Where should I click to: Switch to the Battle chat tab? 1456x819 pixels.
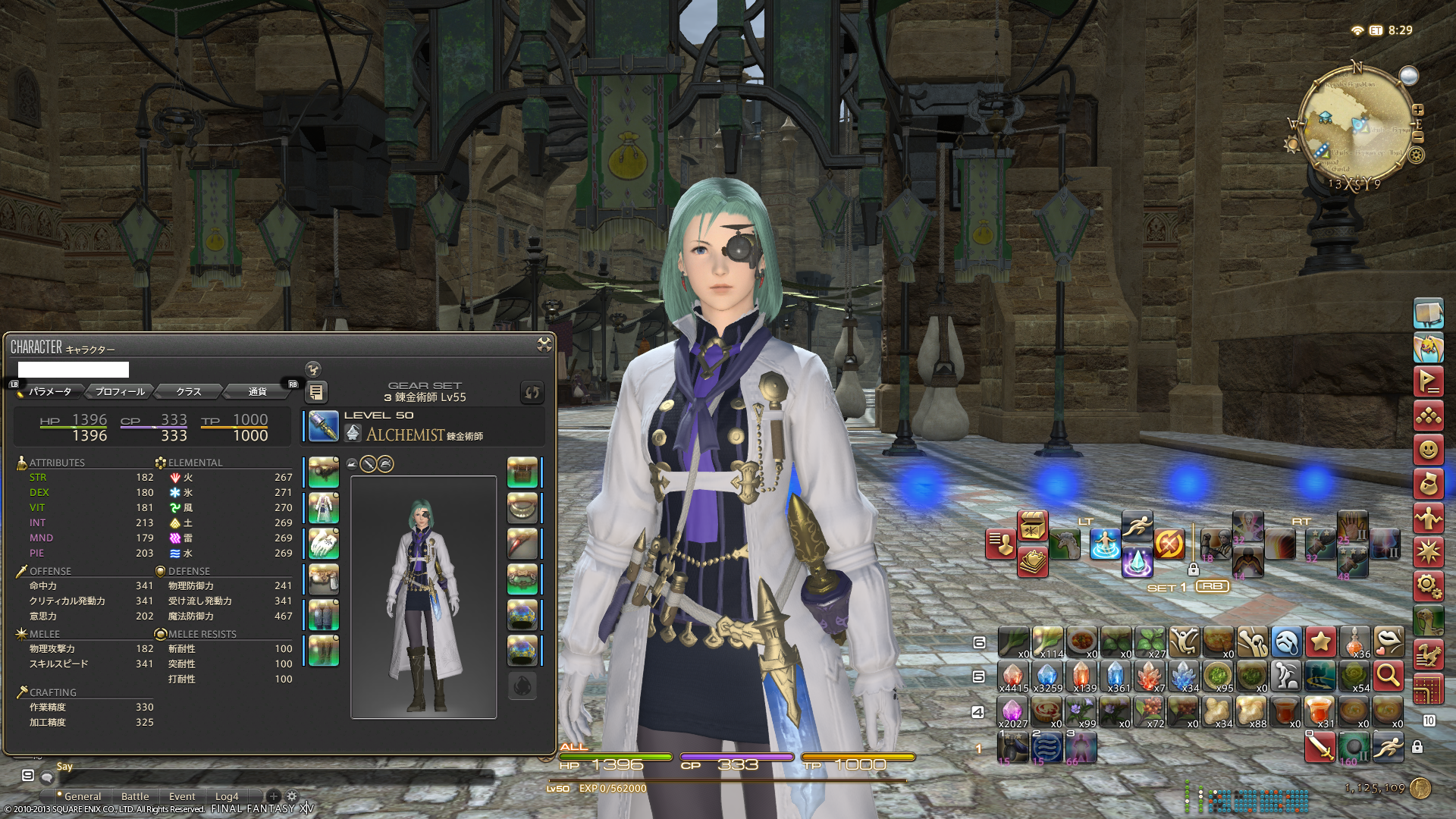click(x=135, y=796)
